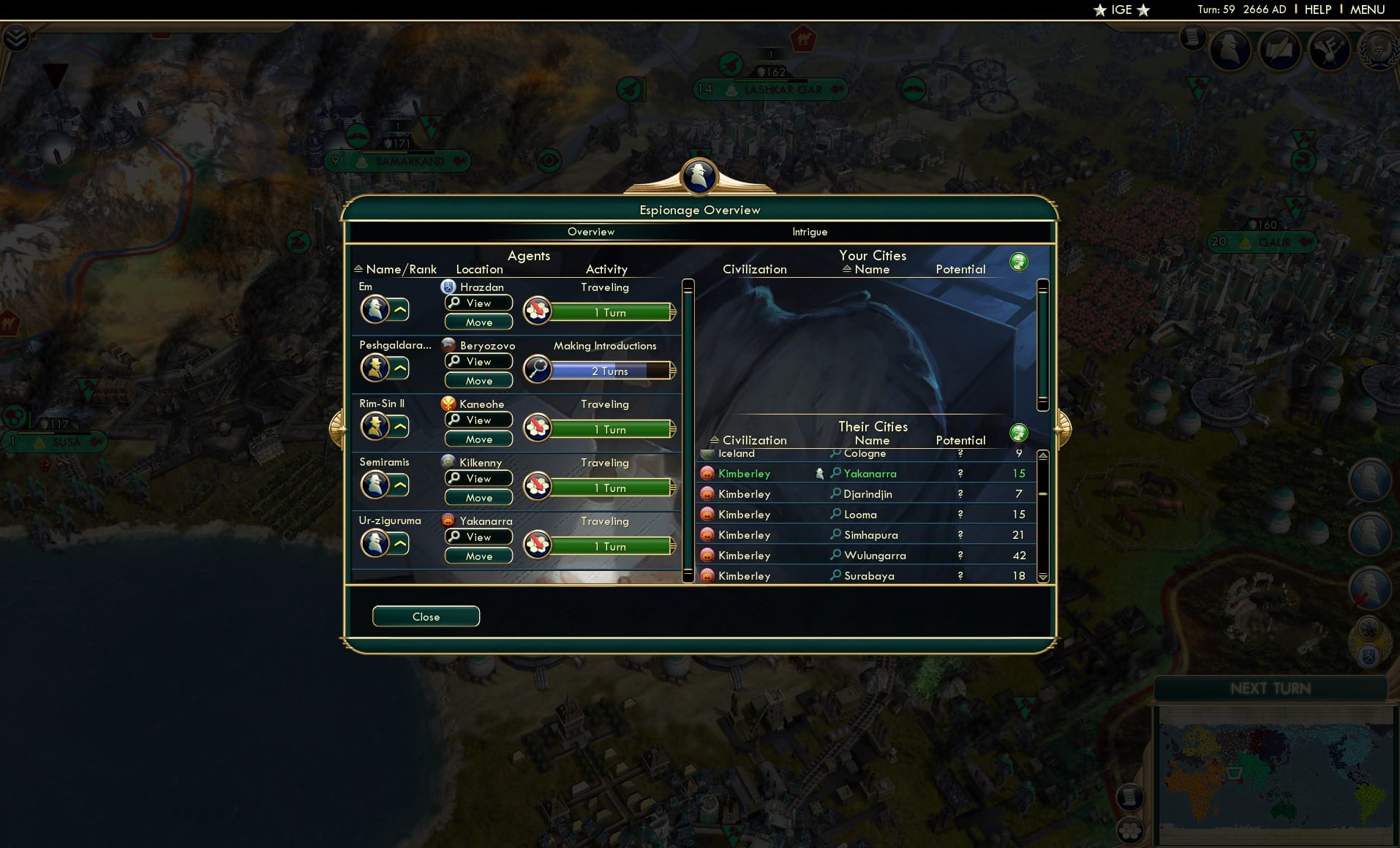Image resolution: width=1400 pixels, height=848 pixels.
Task: Open the Social Policies icon in top toolbar
Action: (1328, 50)
